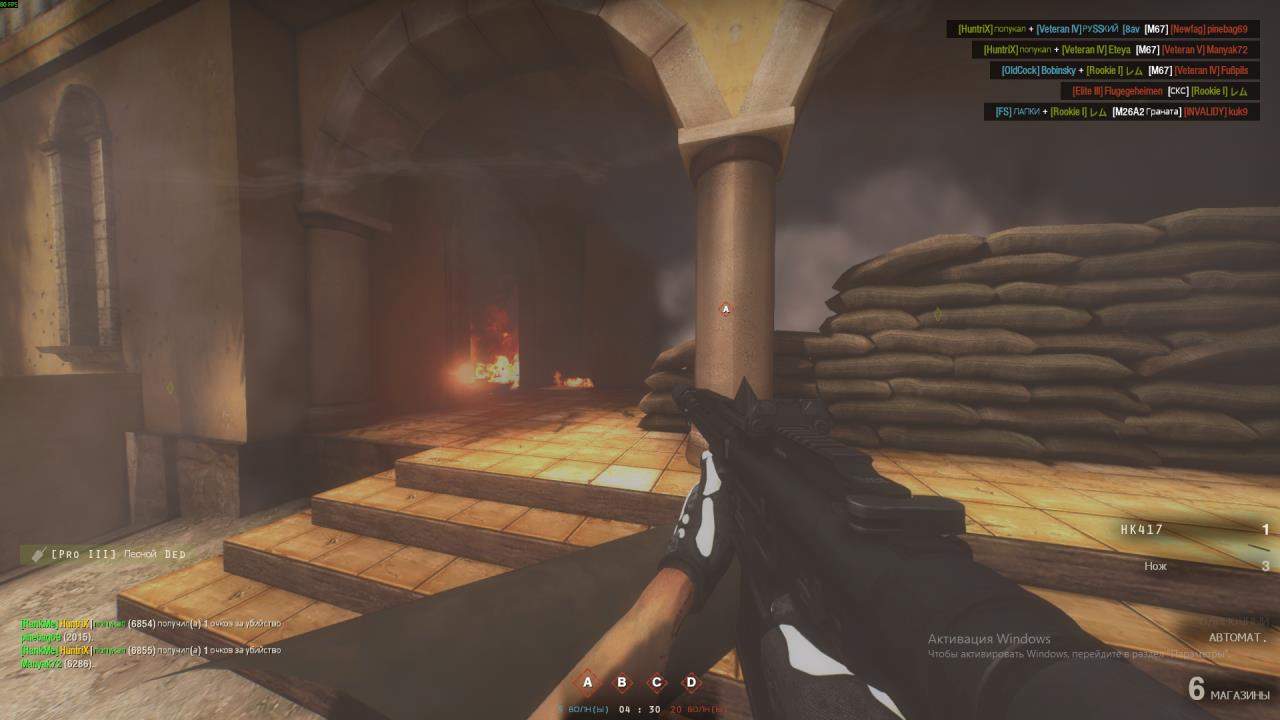Choose the HK417 weapon slot
Viewport: 1280px width, 720px height.
1142,530
